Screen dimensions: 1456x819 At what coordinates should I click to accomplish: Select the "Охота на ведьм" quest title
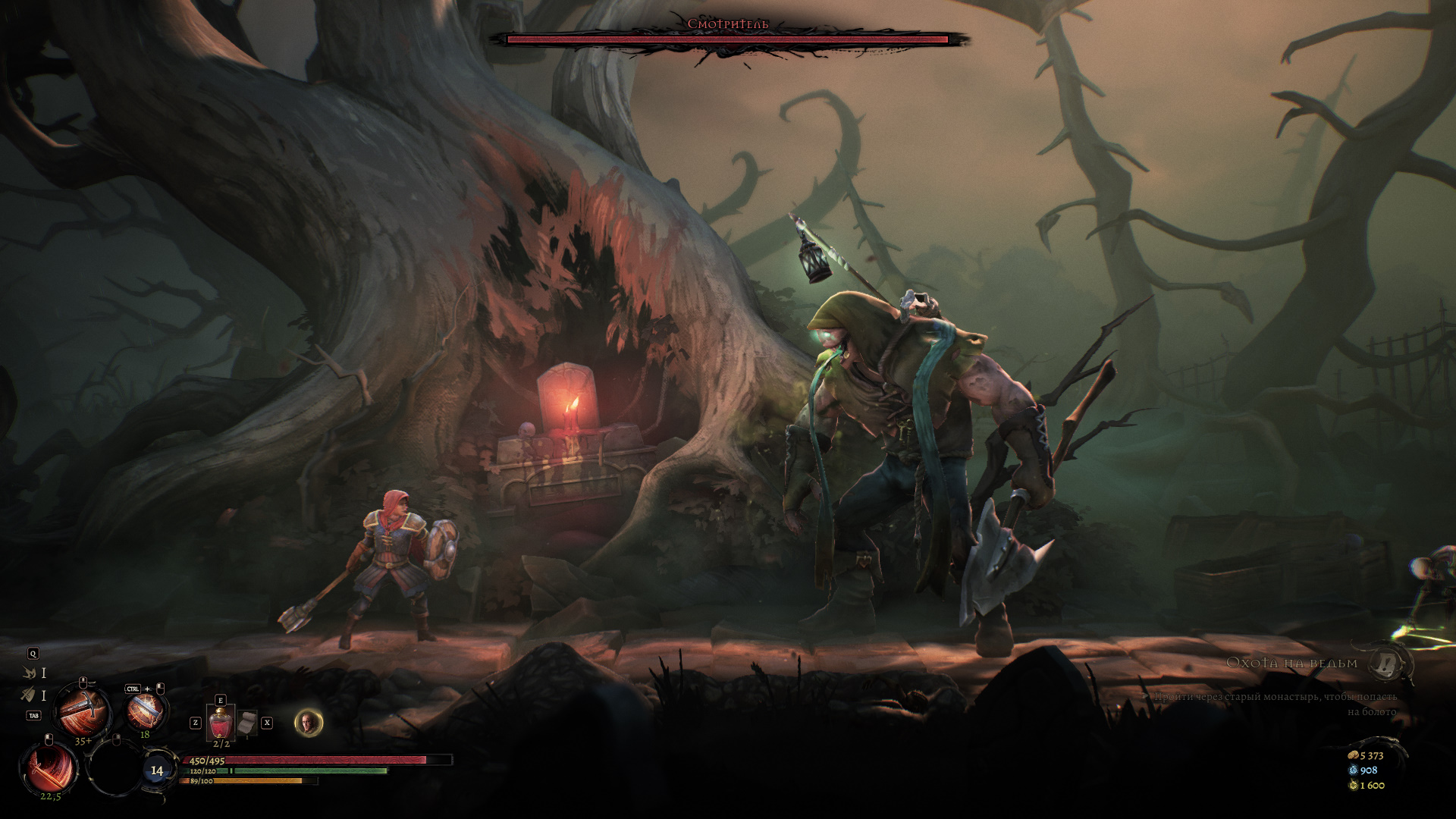(1291, 664)
